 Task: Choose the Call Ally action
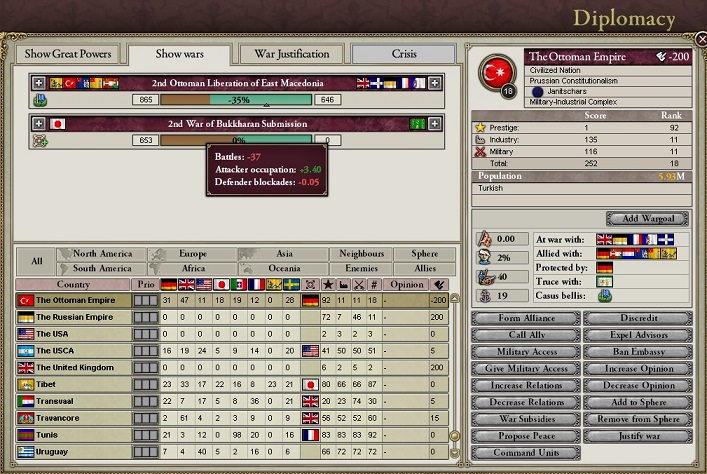tap(525, 335)
